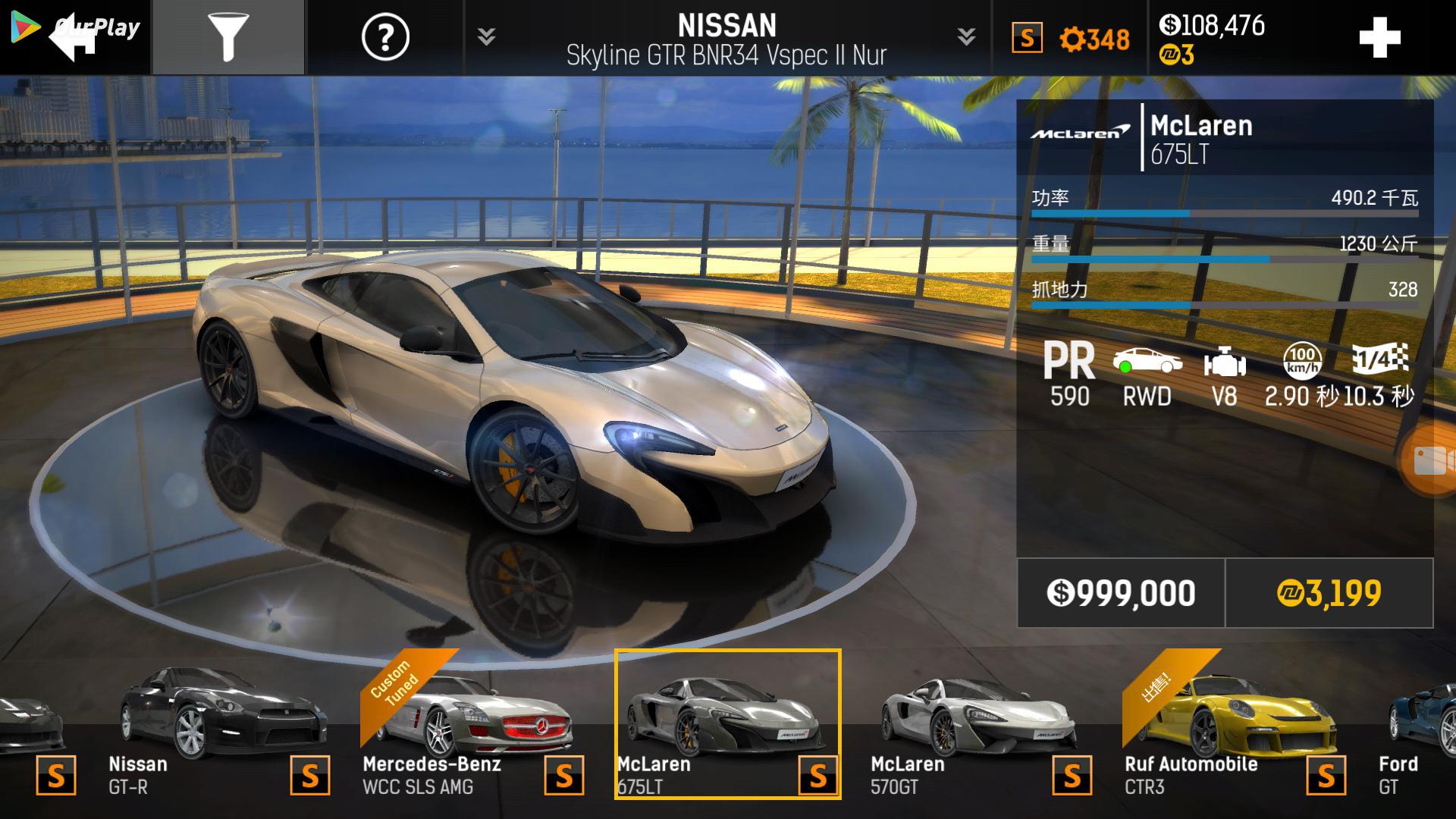The height and width of the screenshot is (819, 1456).
Task: Choose the McLaren 675LT thumbnail
Action: click(x=726, y=724)
